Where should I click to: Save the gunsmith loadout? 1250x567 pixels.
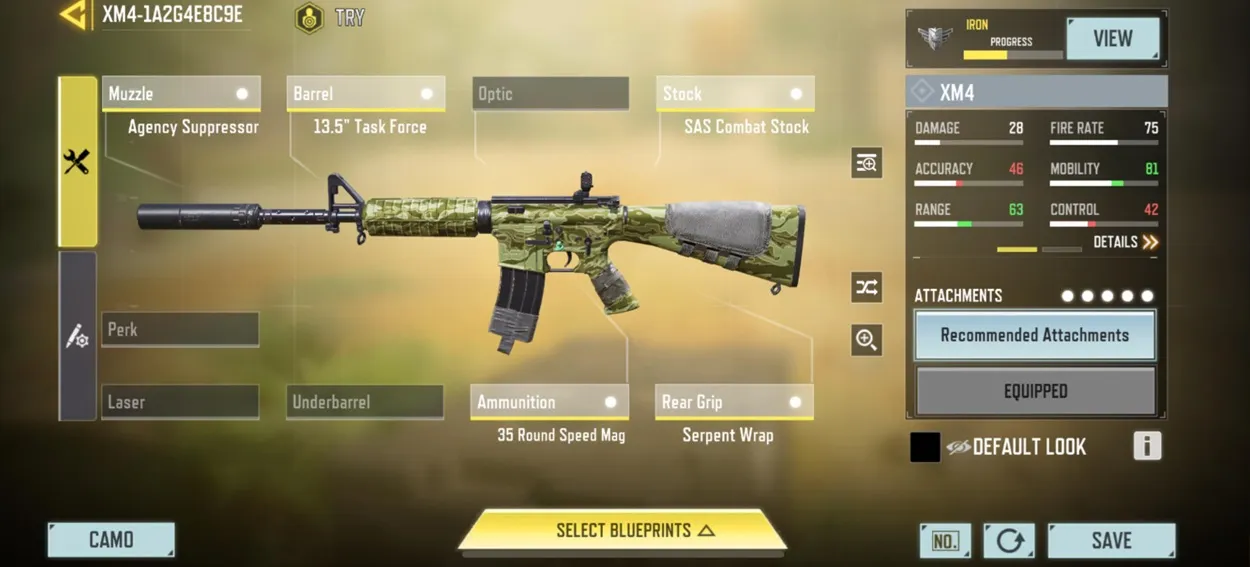pyautogui.click(x=1111, y=540)
